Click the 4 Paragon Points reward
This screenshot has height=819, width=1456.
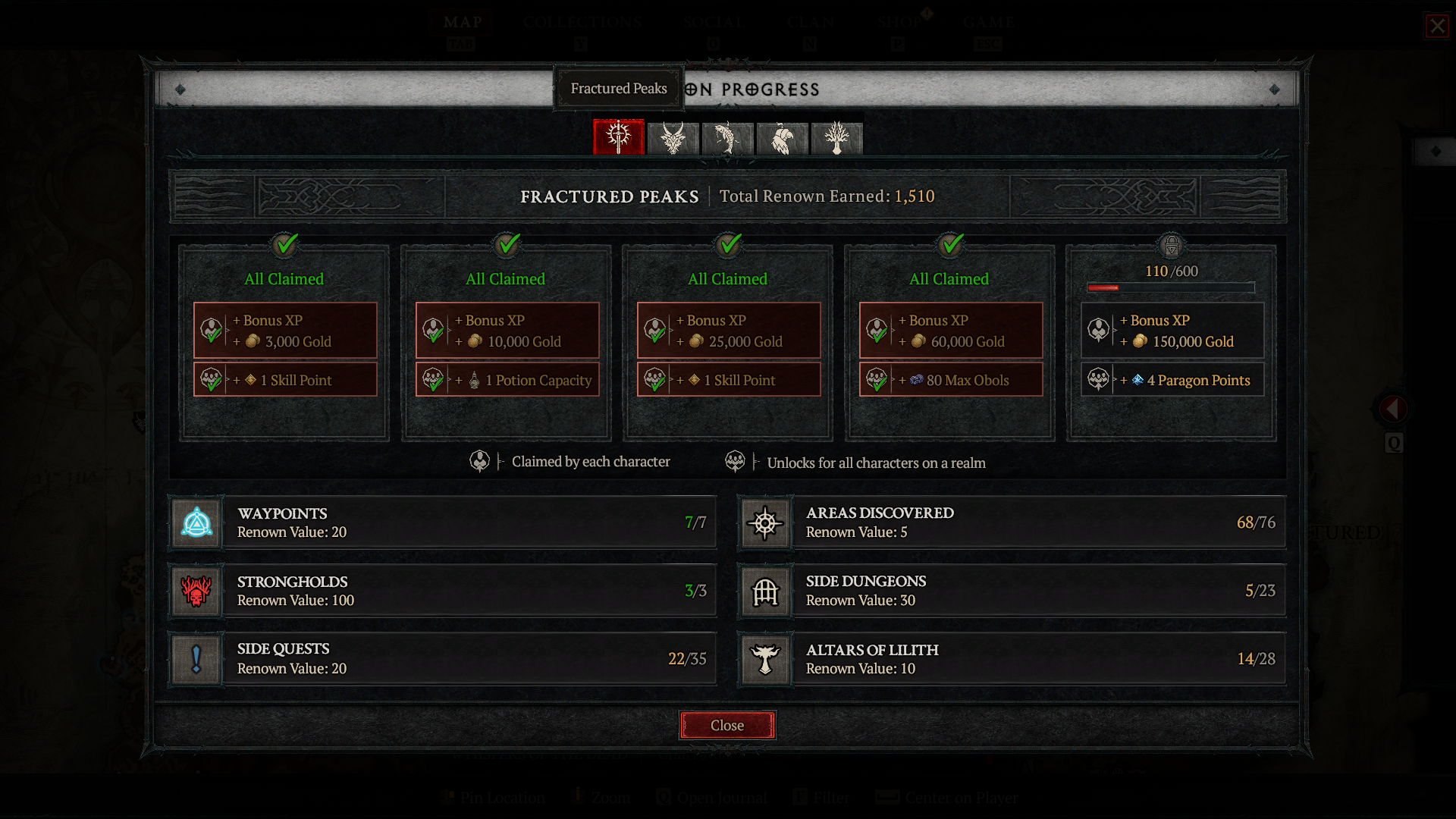[x=1172, y=380]
